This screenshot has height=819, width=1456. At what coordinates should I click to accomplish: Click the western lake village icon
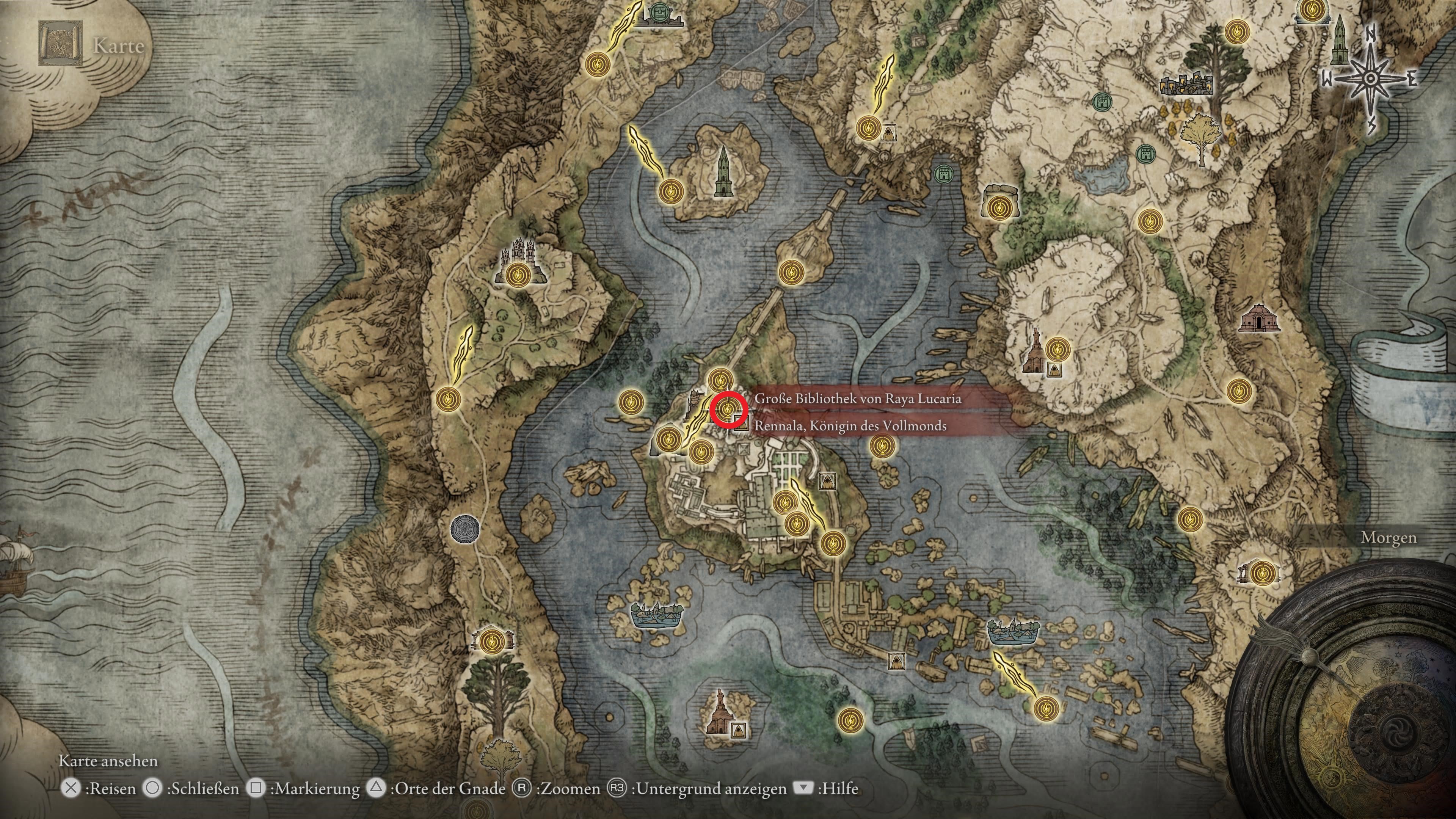click(656, 614)
